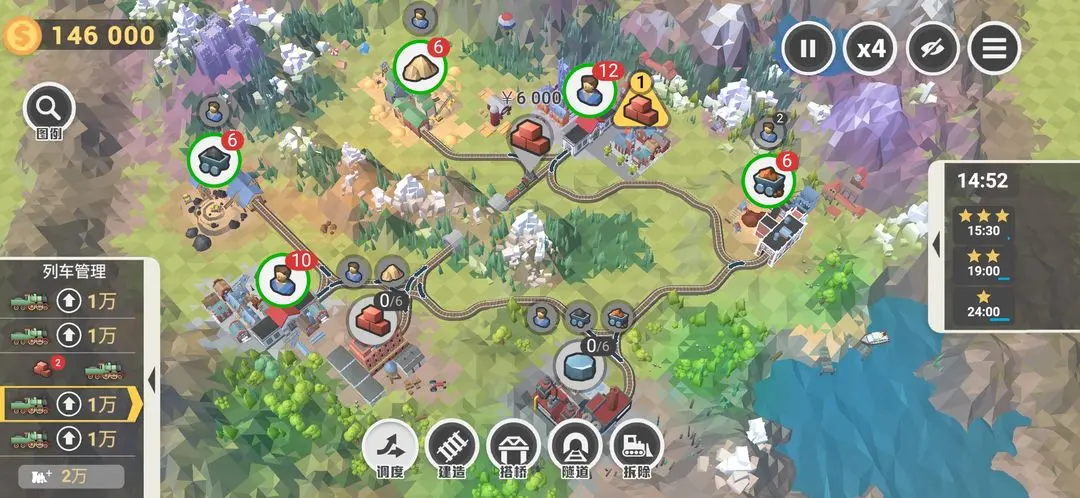
Task: Open the hamburger main menu
Action: (x=993, y=48)
